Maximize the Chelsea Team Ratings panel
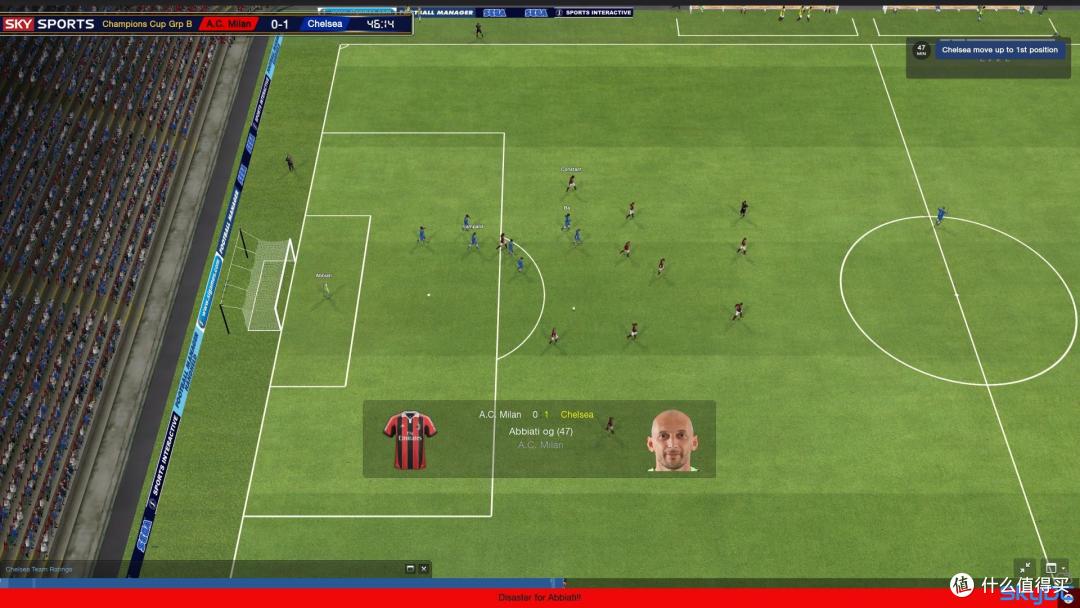This screenshot has width=1080, height=608. tap(410, 569)
